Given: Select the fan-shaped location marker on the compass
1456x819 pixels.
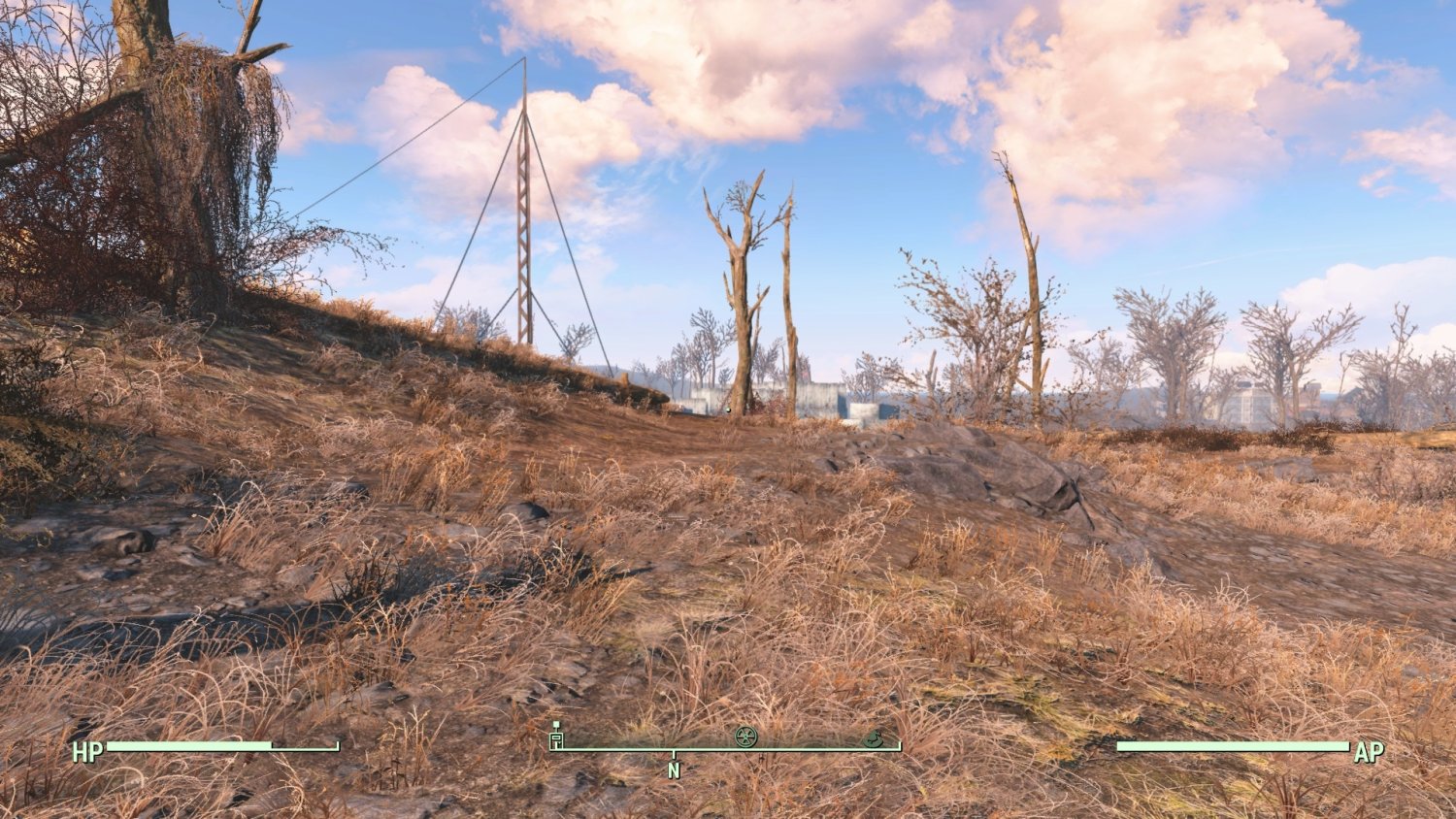Looking at the screenshot, I should 745,737.
